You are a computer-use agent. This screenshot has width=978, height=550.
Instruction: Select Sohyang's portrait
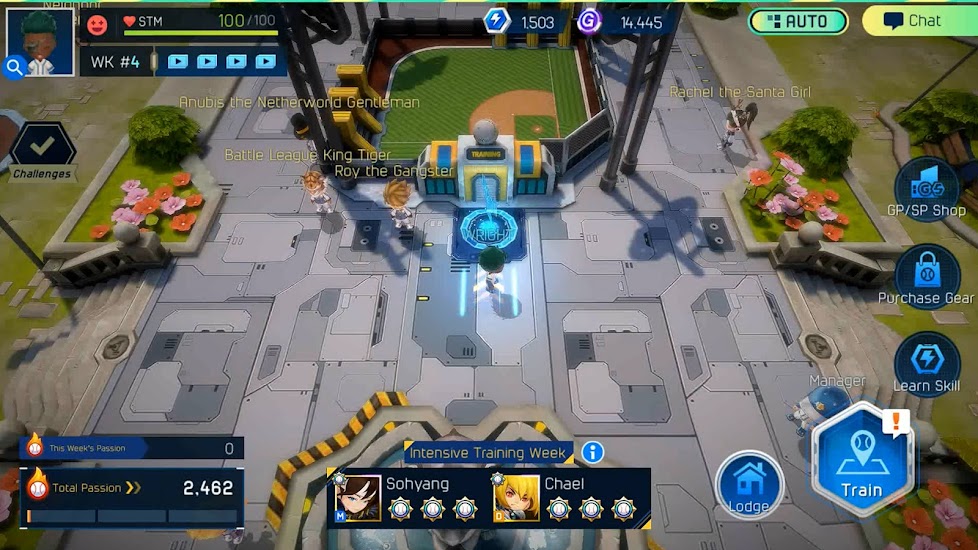(358, 498)
